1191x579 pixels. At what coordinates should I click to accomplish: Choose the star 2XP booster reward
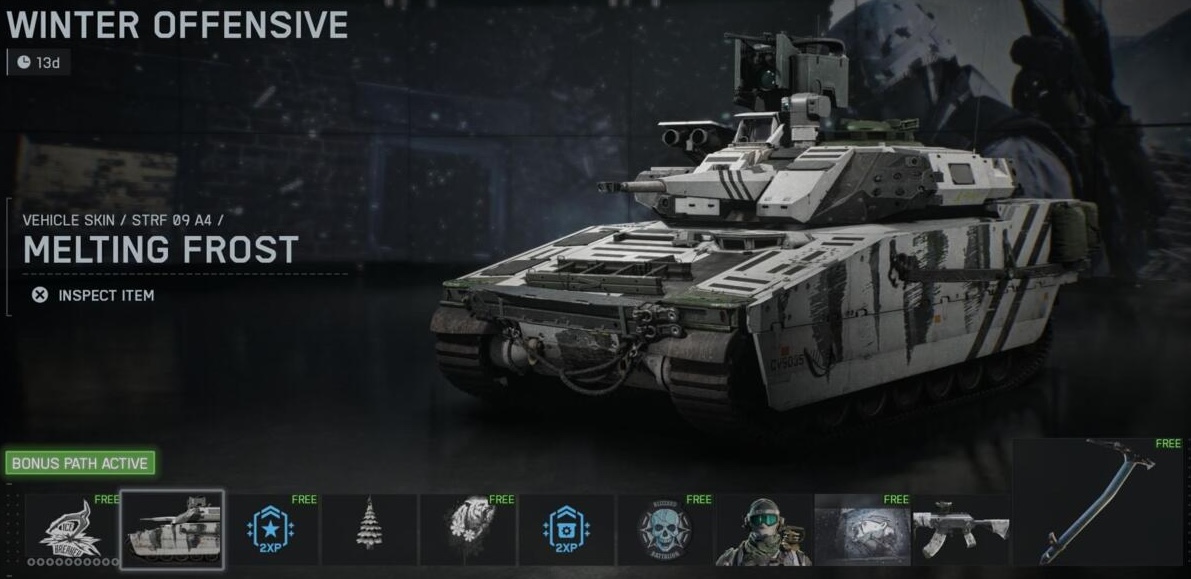click(270, 530)
